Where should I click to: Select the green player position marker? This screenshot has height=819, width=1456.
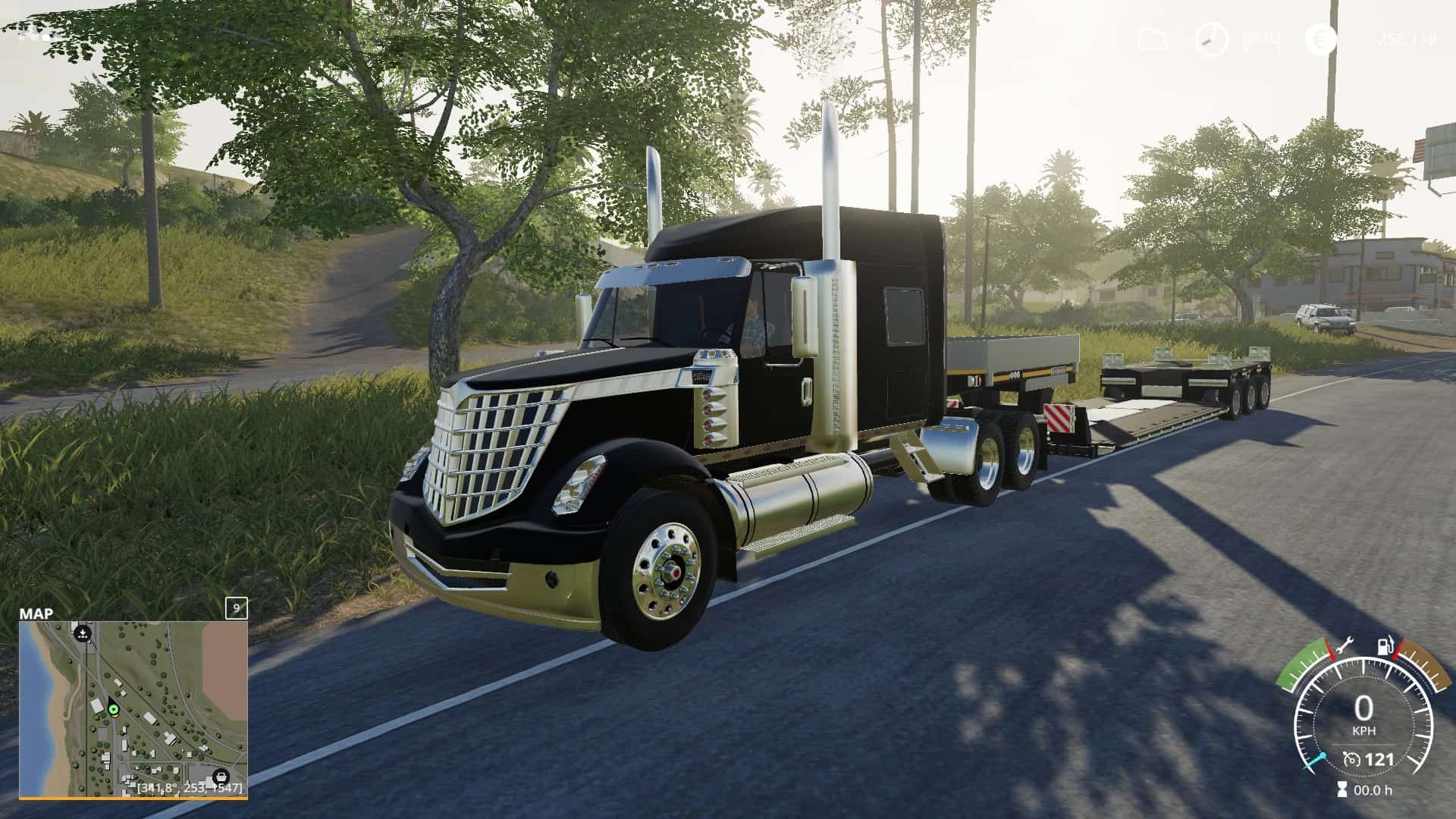(114, 710)
